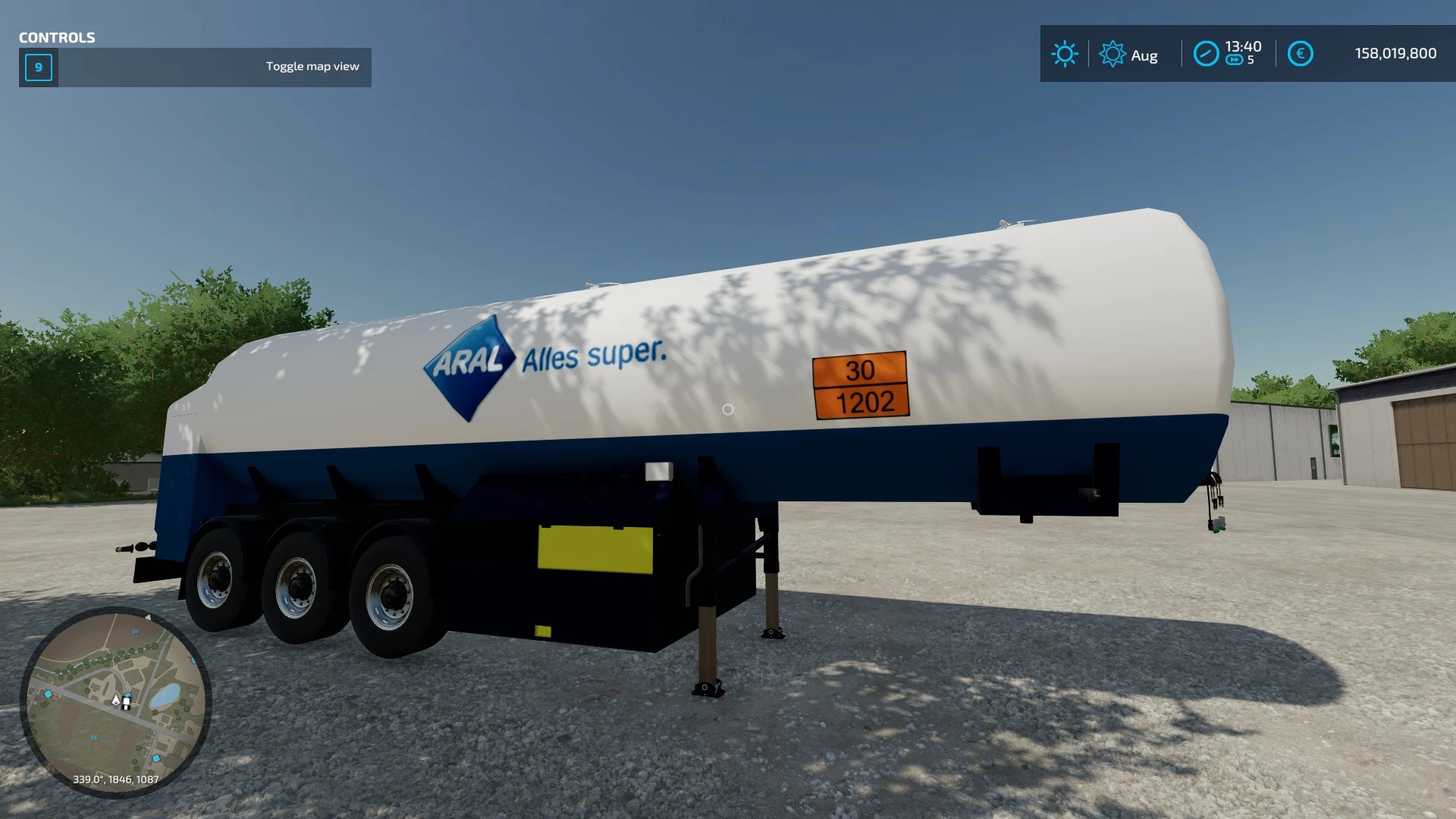Select the Toggle map view control entry

(195, 67)
